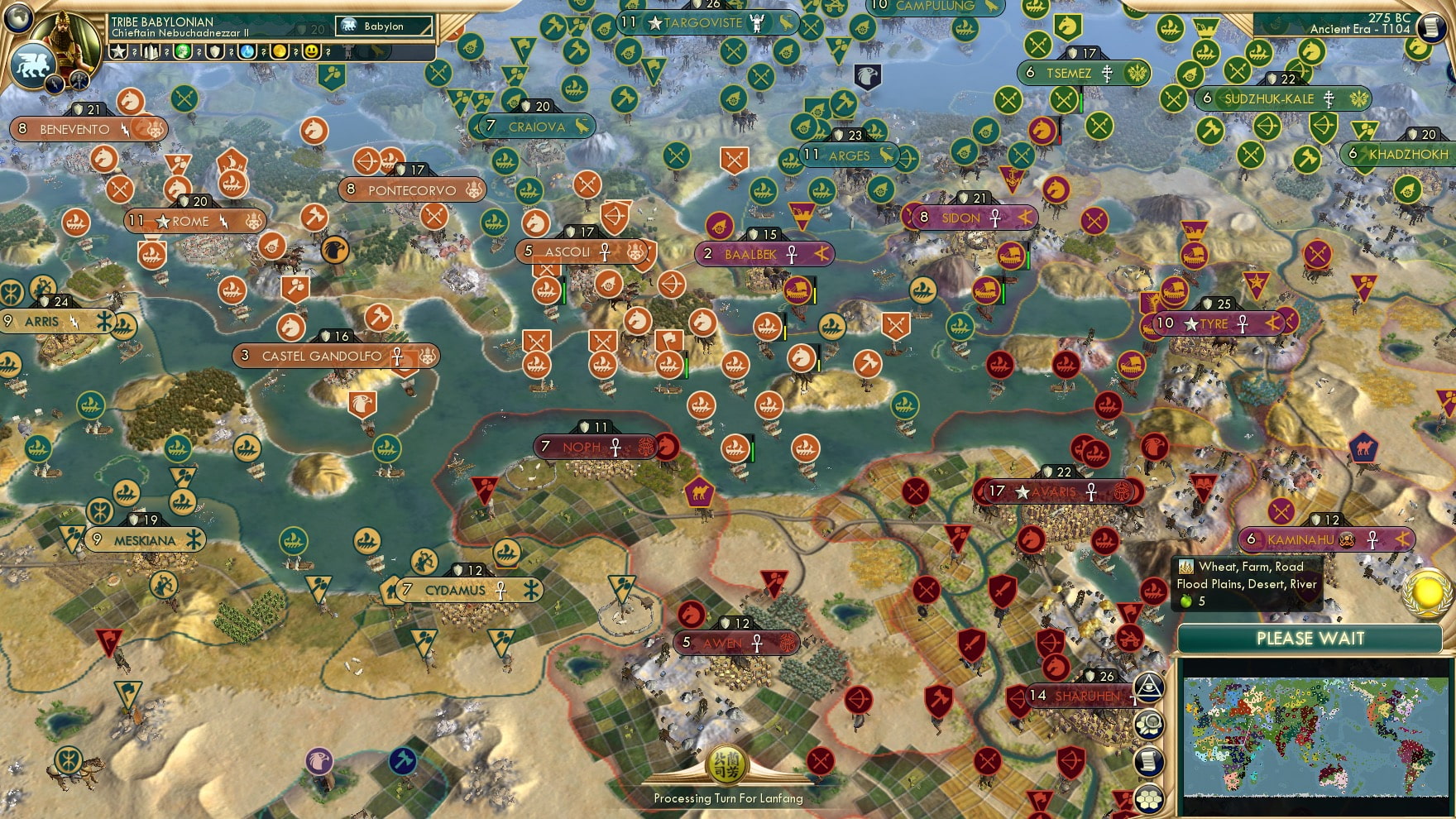Open the diplomacy globe in the top-left corner
Image resolution: width=1456 pixels, height=819 pixels.
[17, 19]
